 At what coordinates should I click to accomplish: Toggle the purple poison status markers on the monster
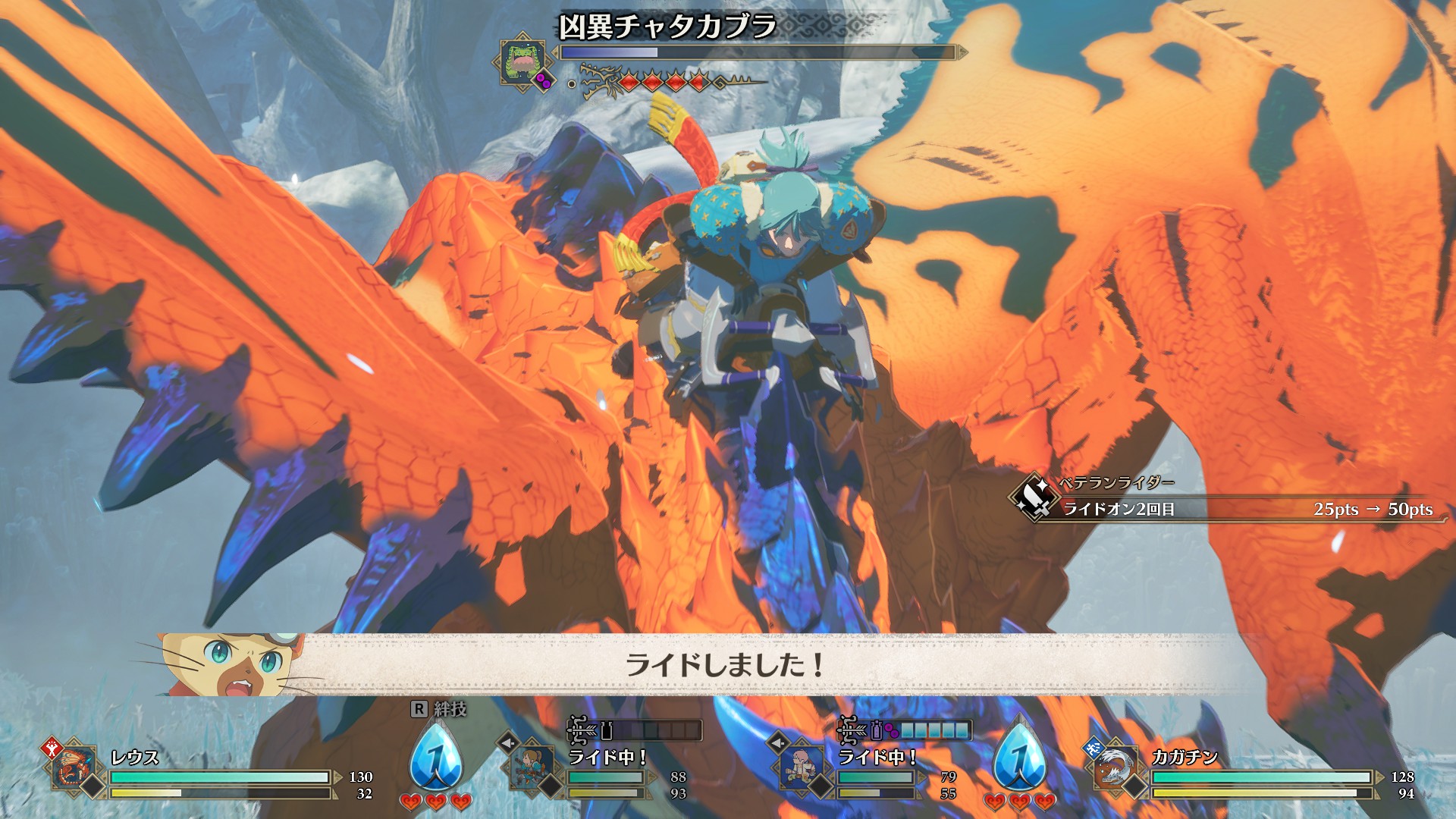pyautogui.click(x=544, y=80)
